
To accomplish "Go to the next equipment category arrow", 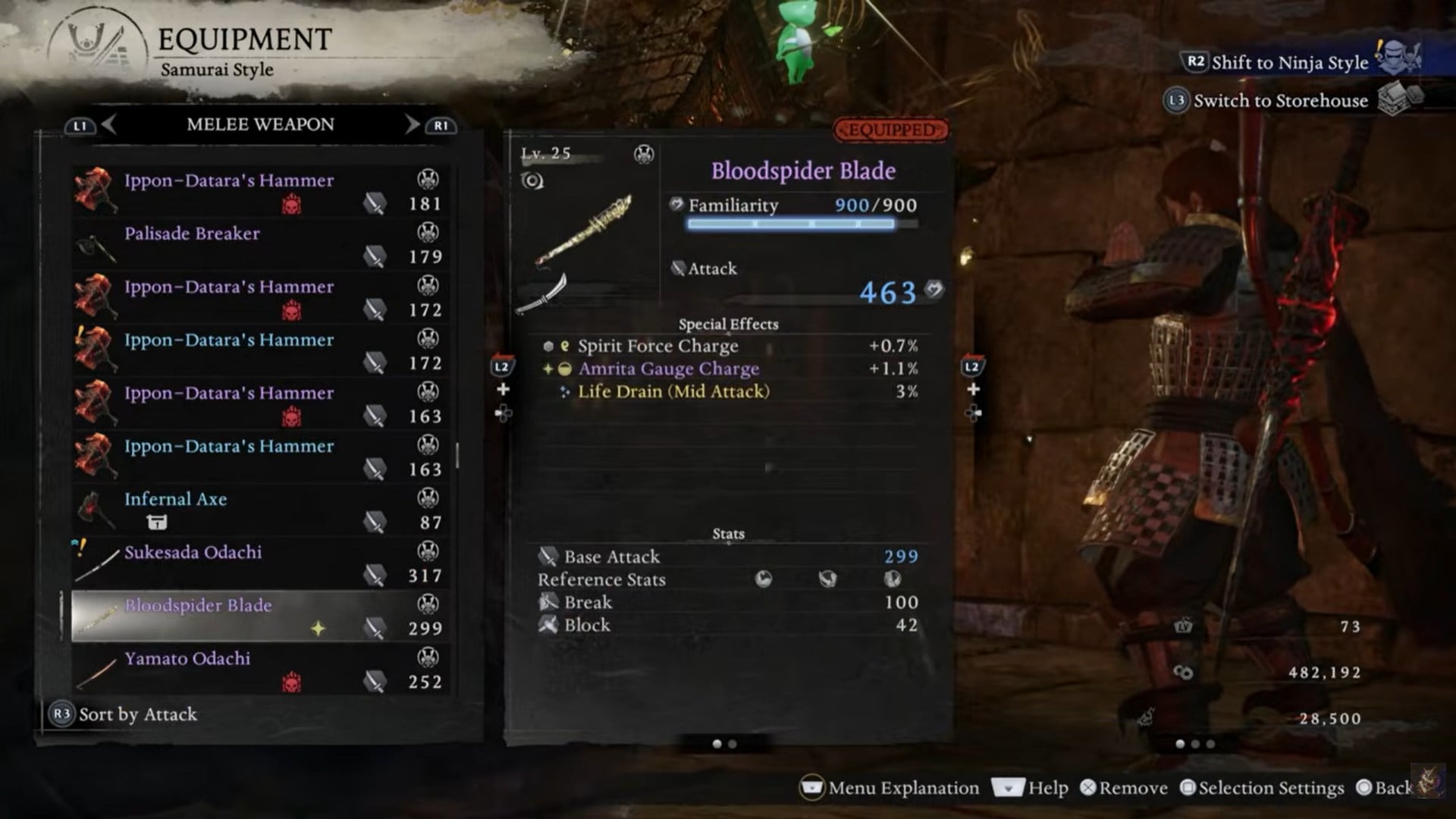I will 412,124.
